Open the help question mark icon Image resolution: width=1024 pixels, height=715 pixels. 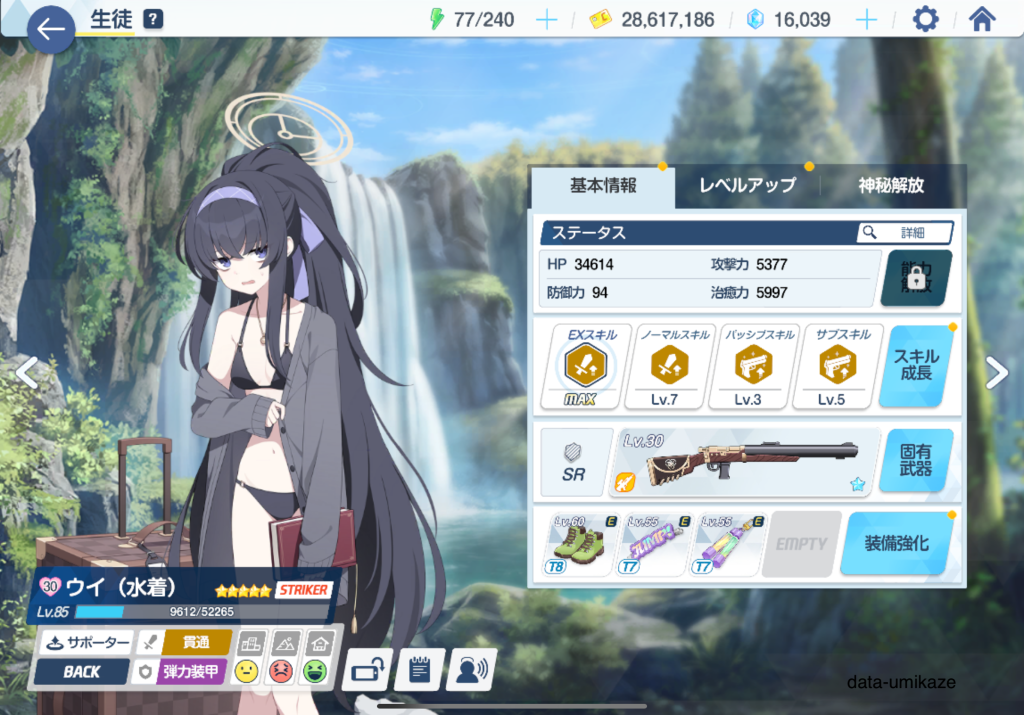[152, 19]
